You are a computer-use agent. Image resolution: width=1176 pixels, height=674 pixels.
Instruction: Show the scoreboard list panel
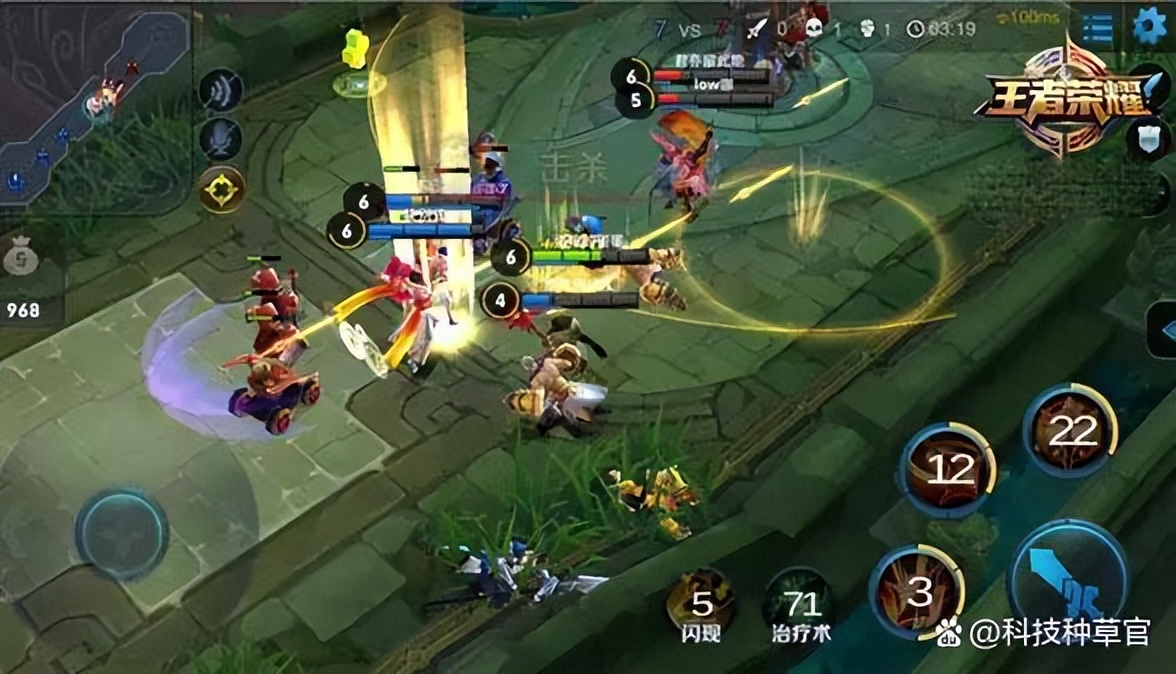[x=1098, y=28]
